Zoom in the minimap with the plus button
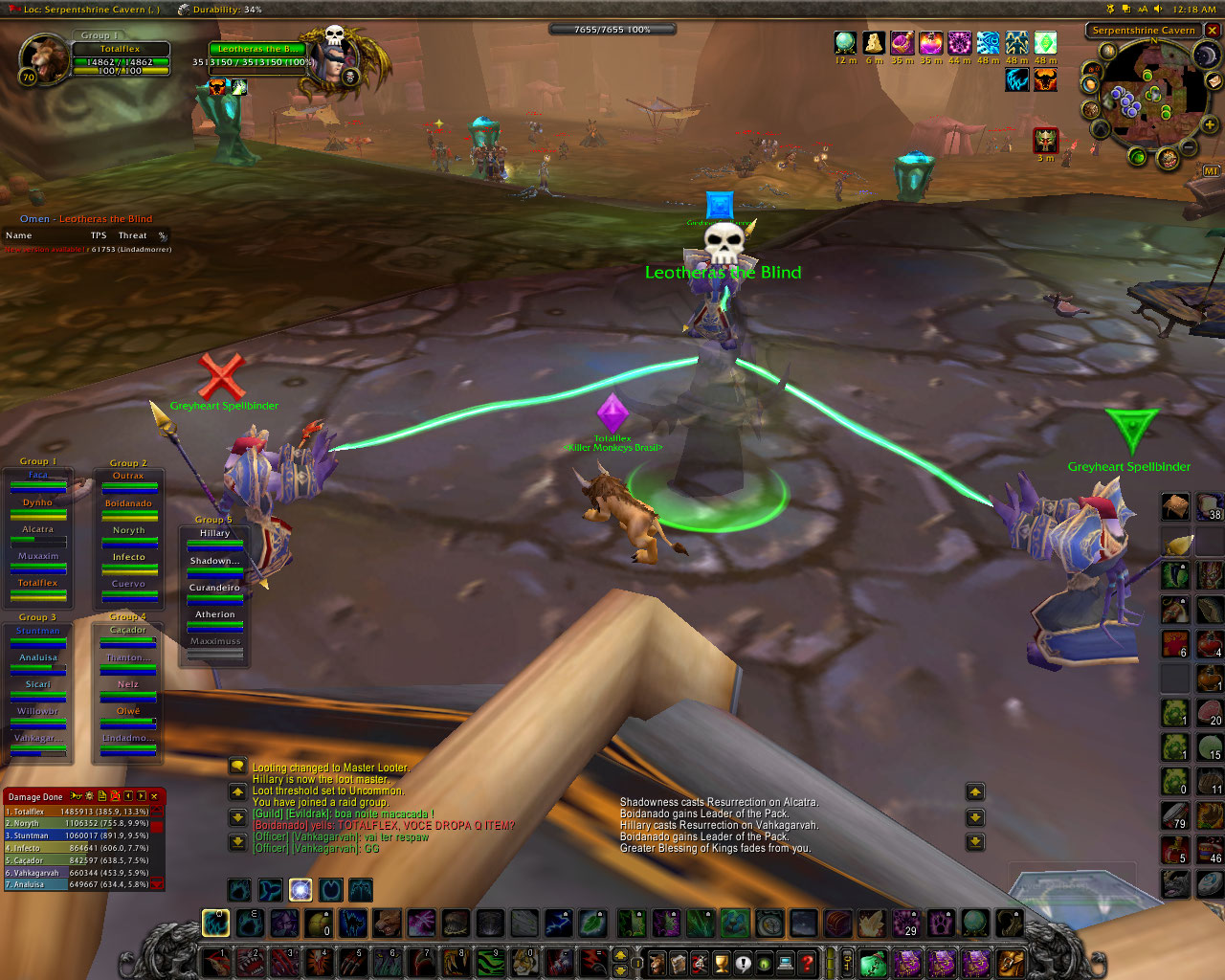The image size is (1225, 980). click(x=1210, y=125)
